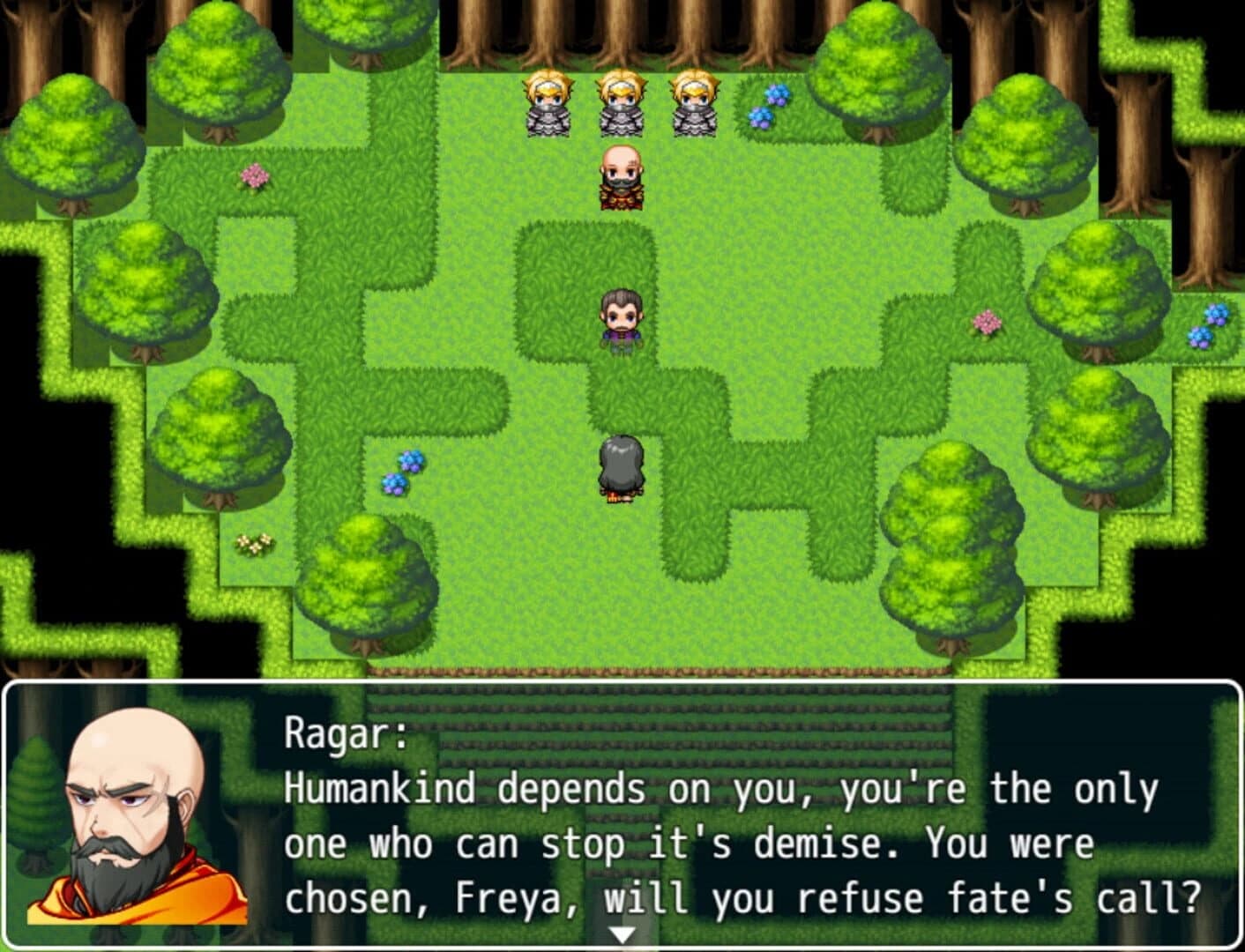Click the pink flowers on the right side
The height and width of the screenshot is (952, 1245).
(x=985, y=323)
